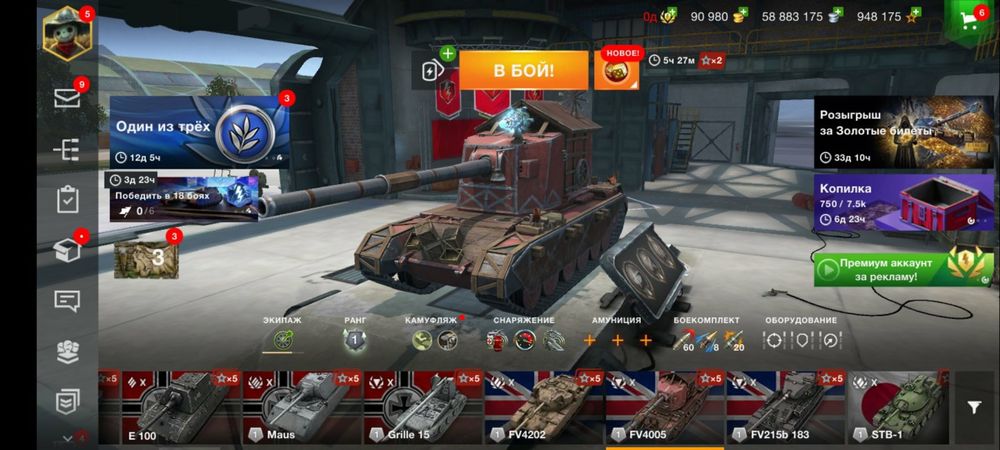Open the missions clipboard icon
This screenshot has height=450, width=1000.
tap(67, 200)
